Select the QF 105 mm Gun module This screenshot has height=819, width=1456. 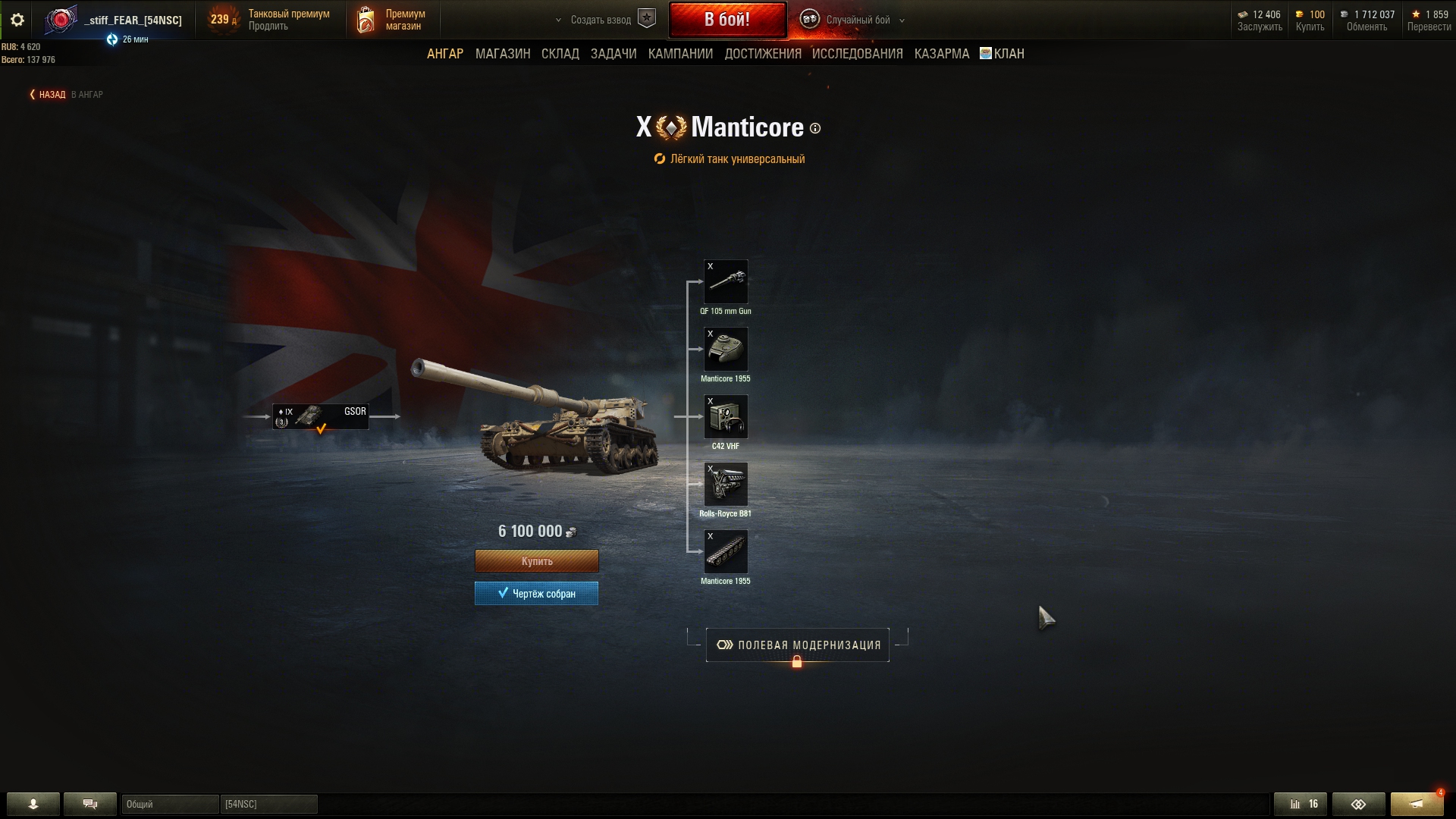[x=726, y=282]
